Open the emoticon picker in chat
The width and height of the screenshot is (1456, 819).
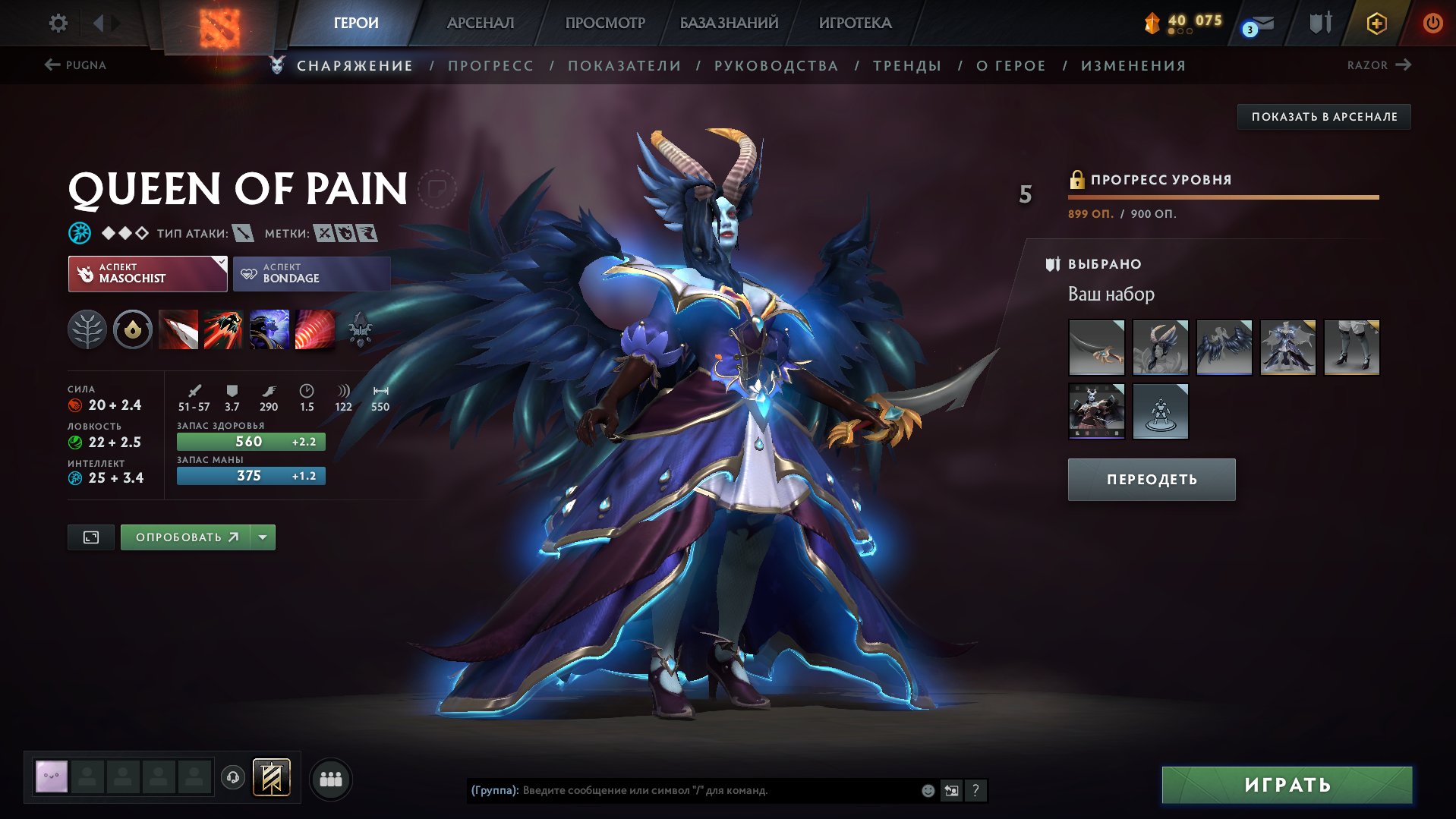pos(928,790)
